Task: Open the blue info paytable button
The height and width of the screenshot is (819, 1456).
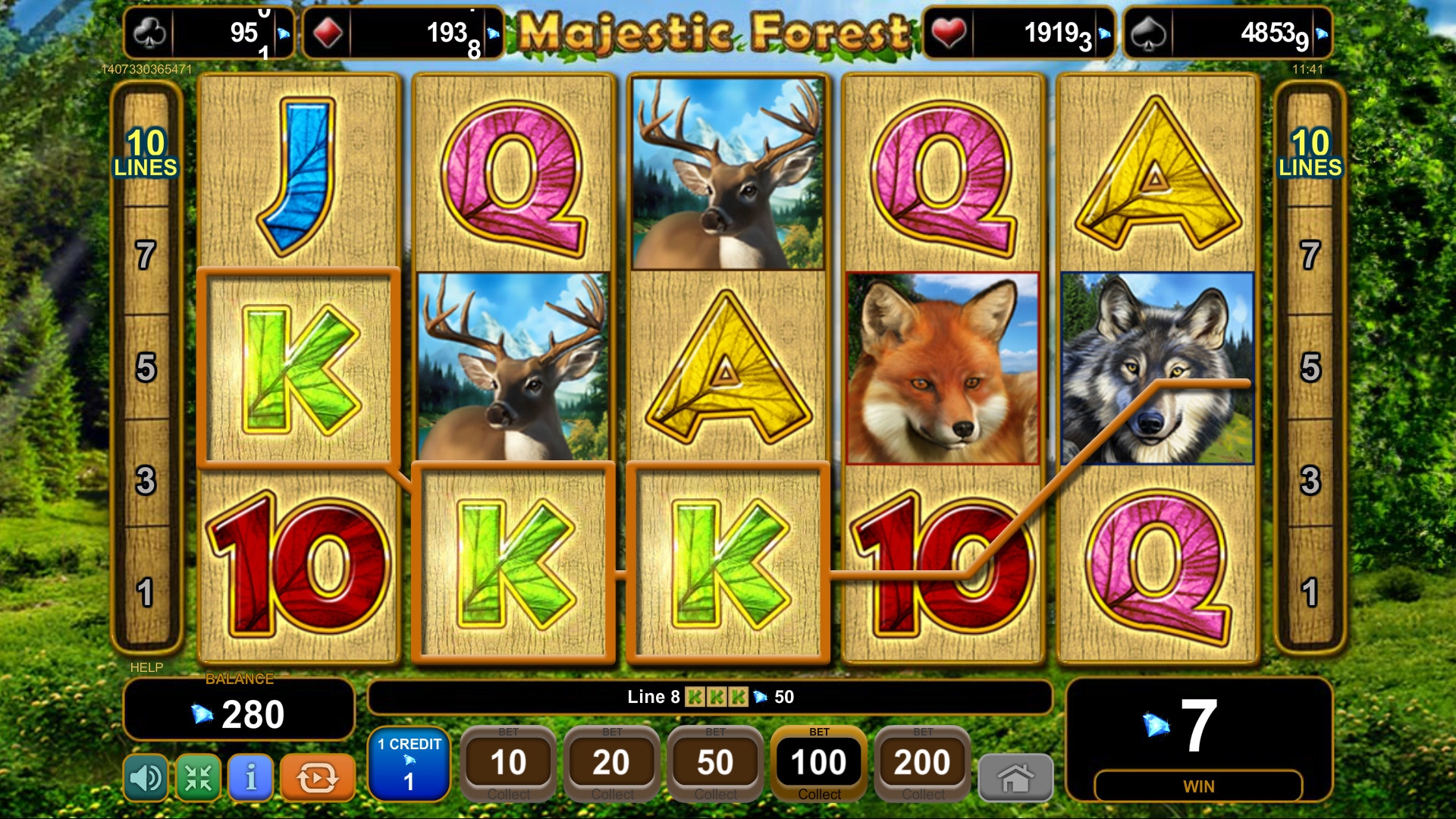Action: [250, 777]
